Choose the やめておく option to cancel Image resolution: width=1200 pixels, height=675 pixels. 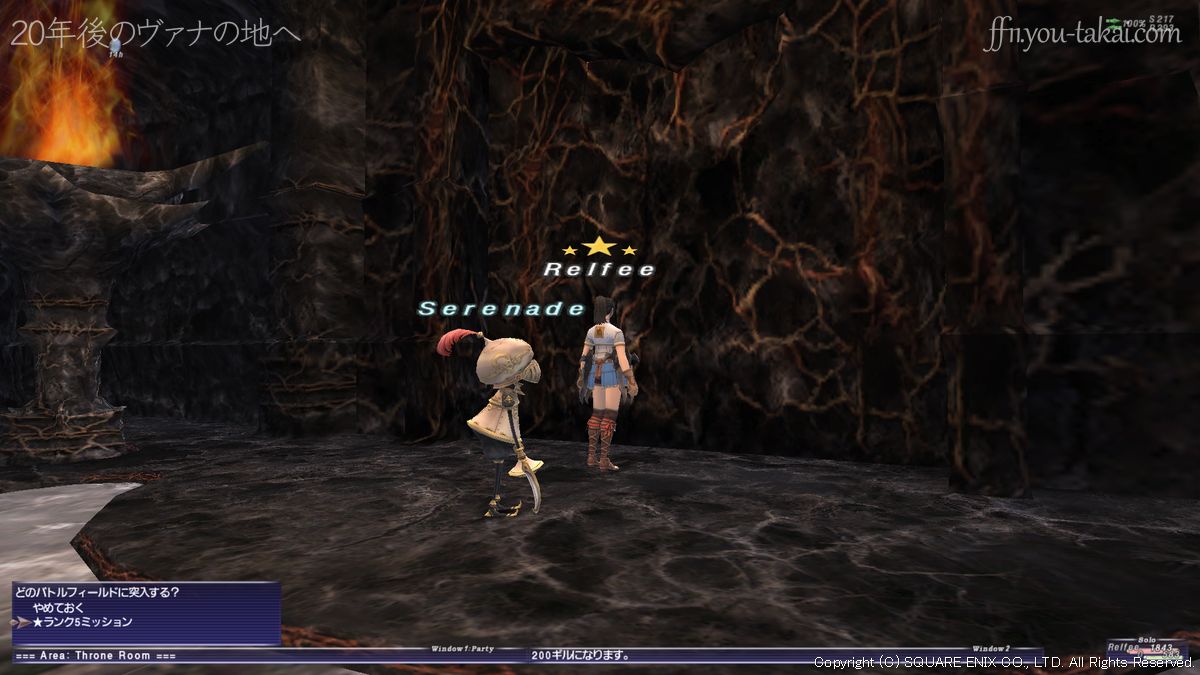61,607
